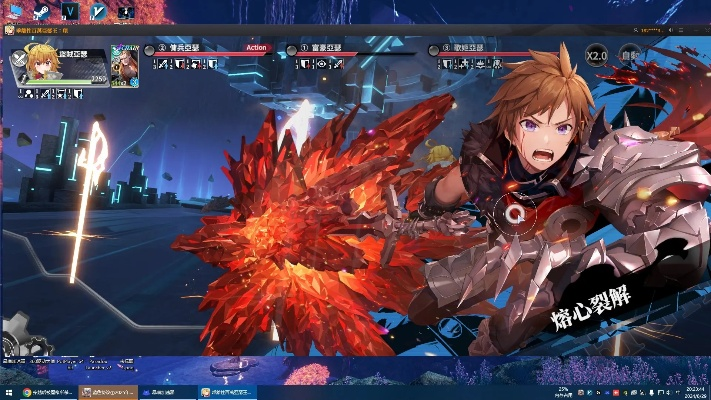Toggle the X2.0 battle speed button
Screen dimensions: 711x400
pos(597,54)
